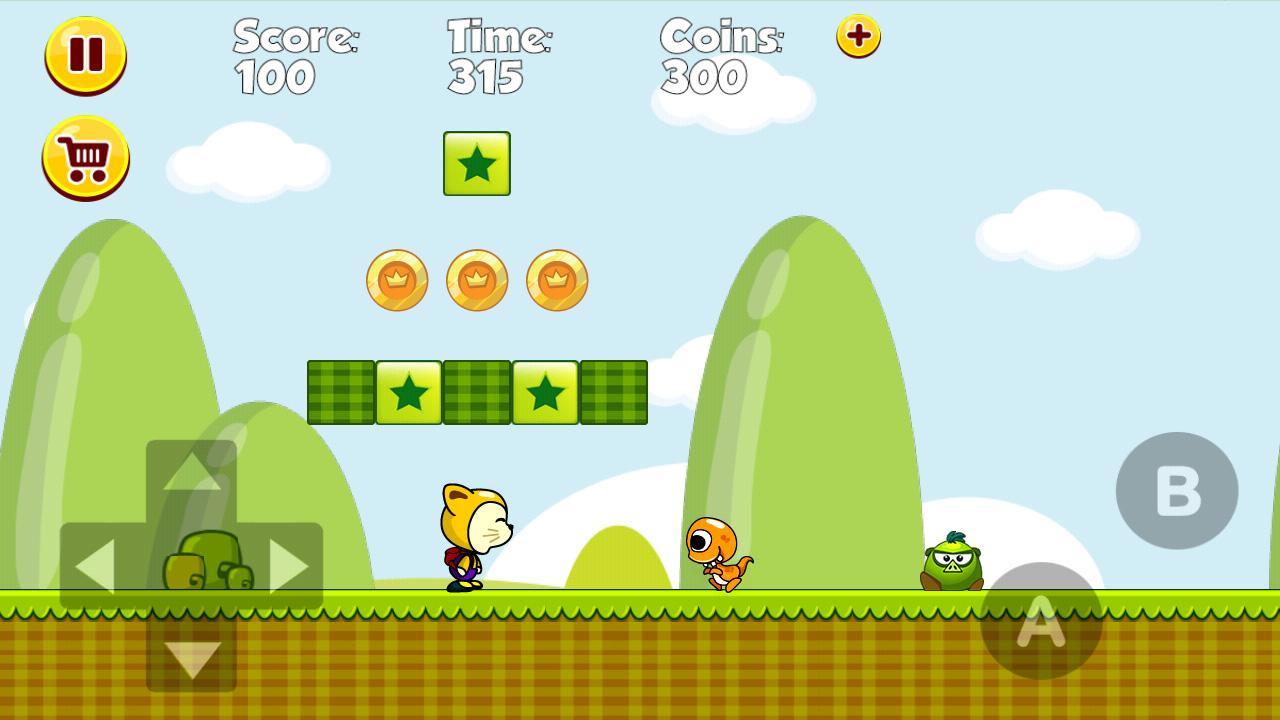Tap the Score display
Viewport: 1280px width, 720px height.
pyautogui.click(x=295, y=55)
